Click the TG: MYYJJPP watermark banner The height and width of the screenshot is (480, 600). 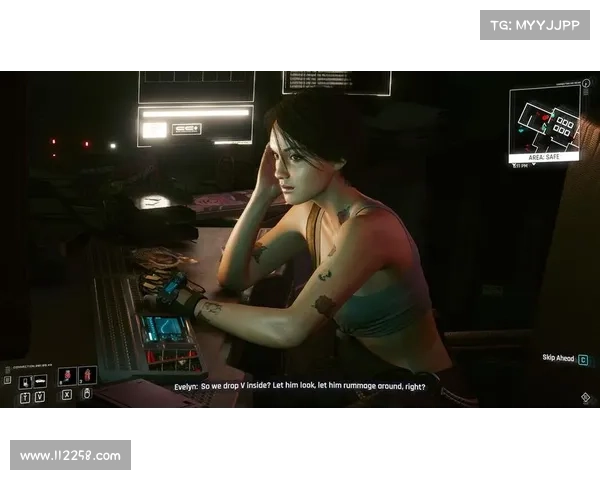(x=535, y=24)
